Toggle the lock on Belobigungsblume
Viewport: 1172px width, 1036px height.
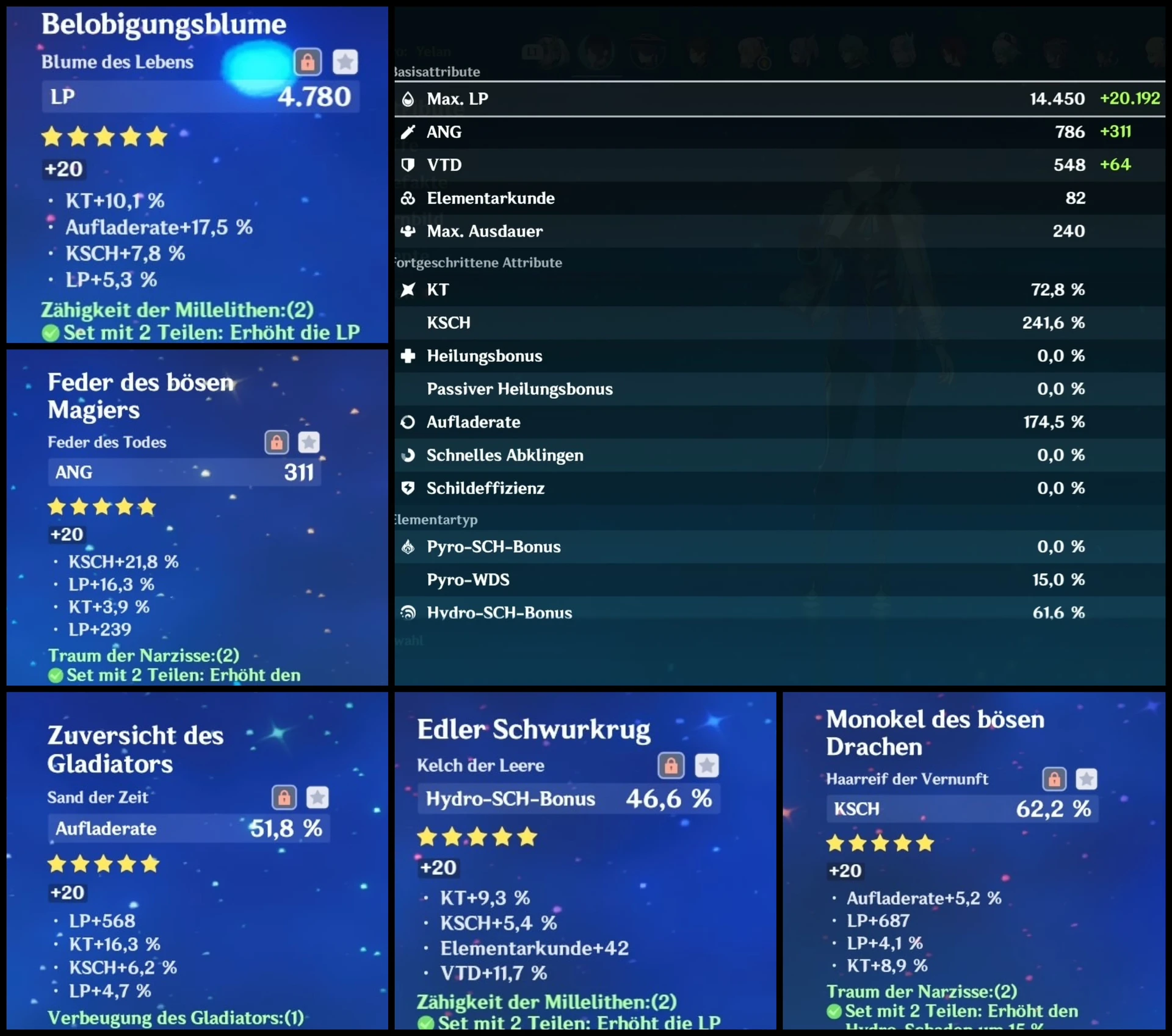point(308,62)
